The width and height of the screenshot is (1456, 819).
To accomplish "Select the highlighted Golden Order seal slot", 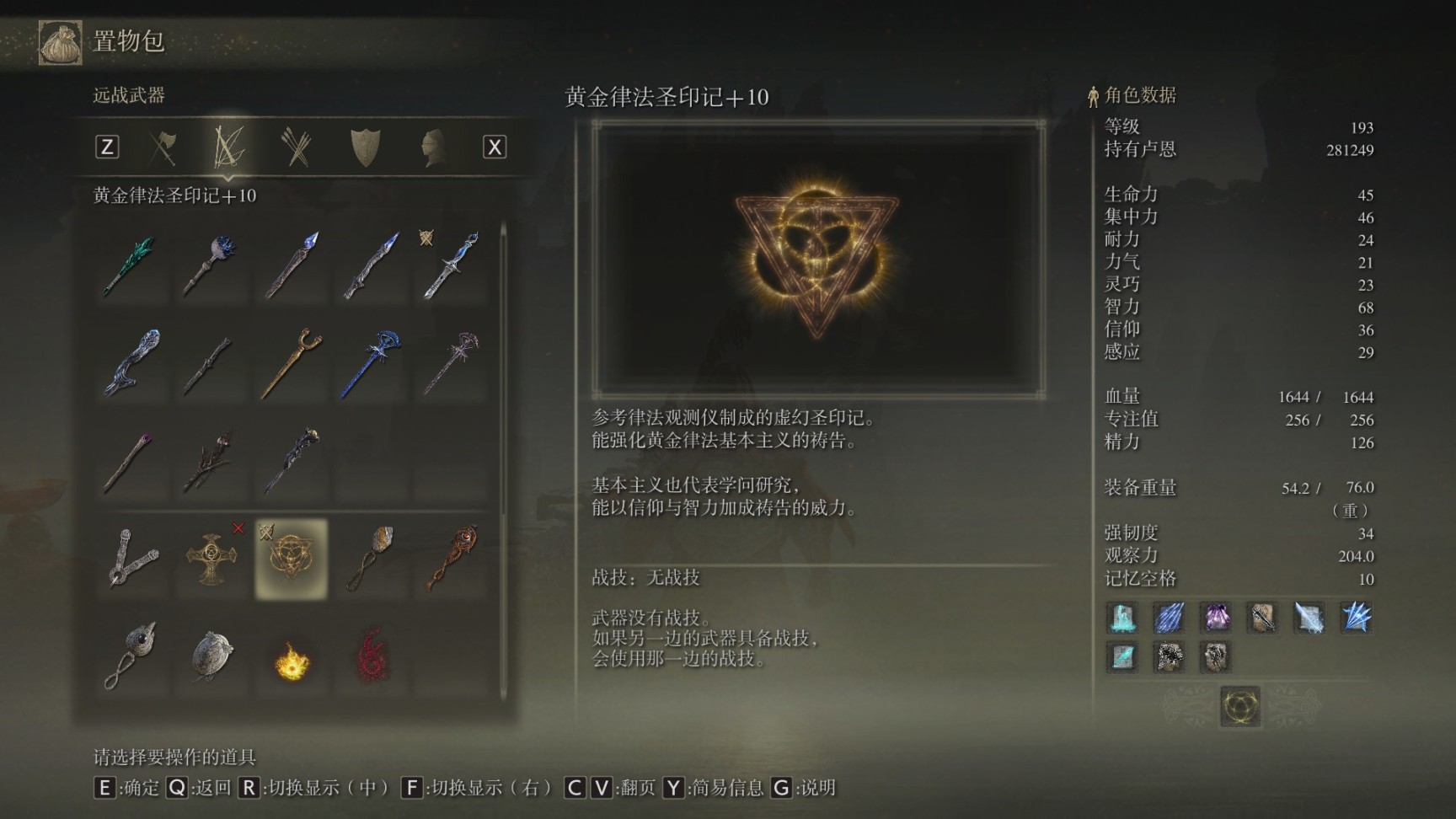I will click(x=292, y=558).
